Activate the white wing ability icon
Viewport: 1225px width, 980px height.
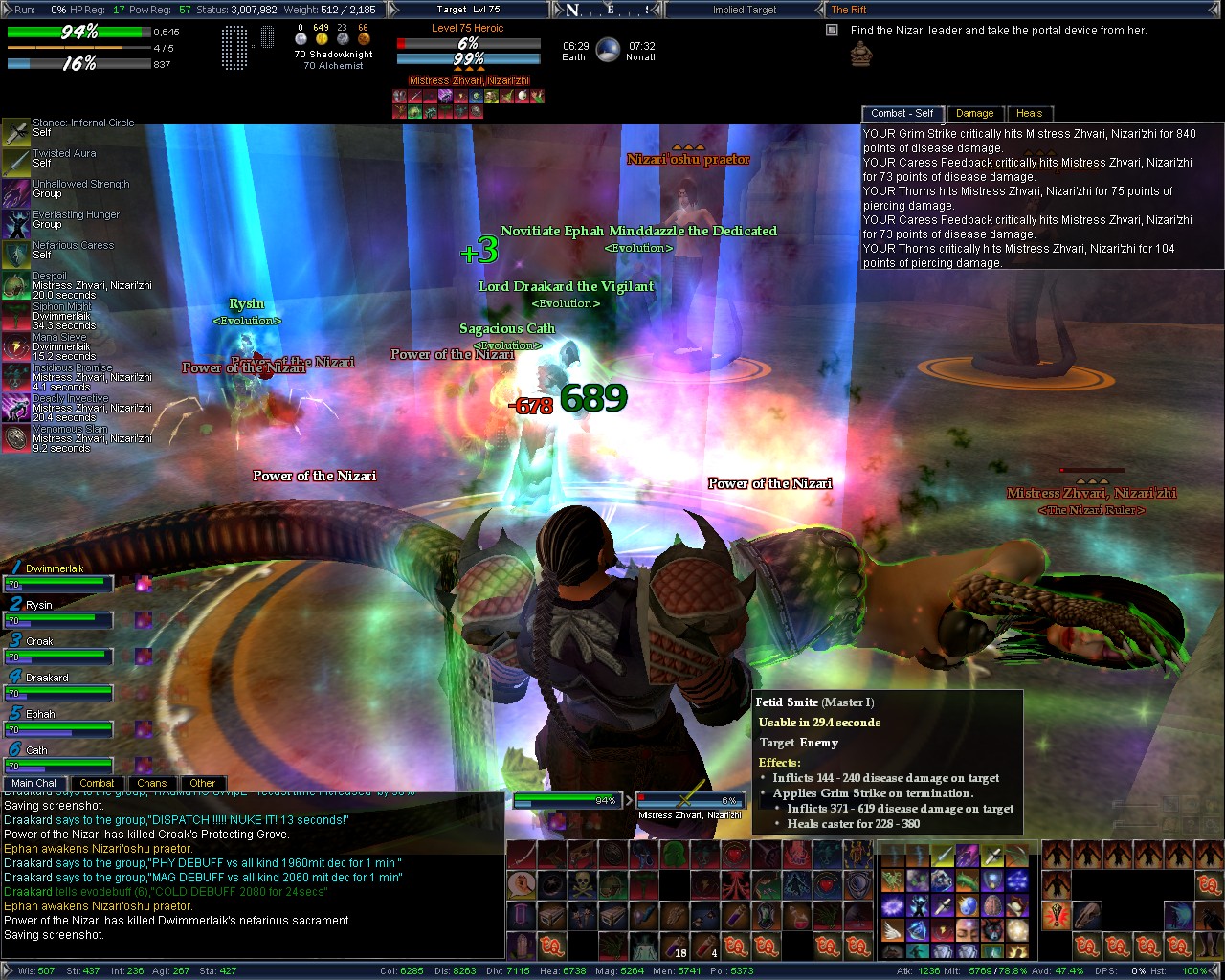click(893, 928)
